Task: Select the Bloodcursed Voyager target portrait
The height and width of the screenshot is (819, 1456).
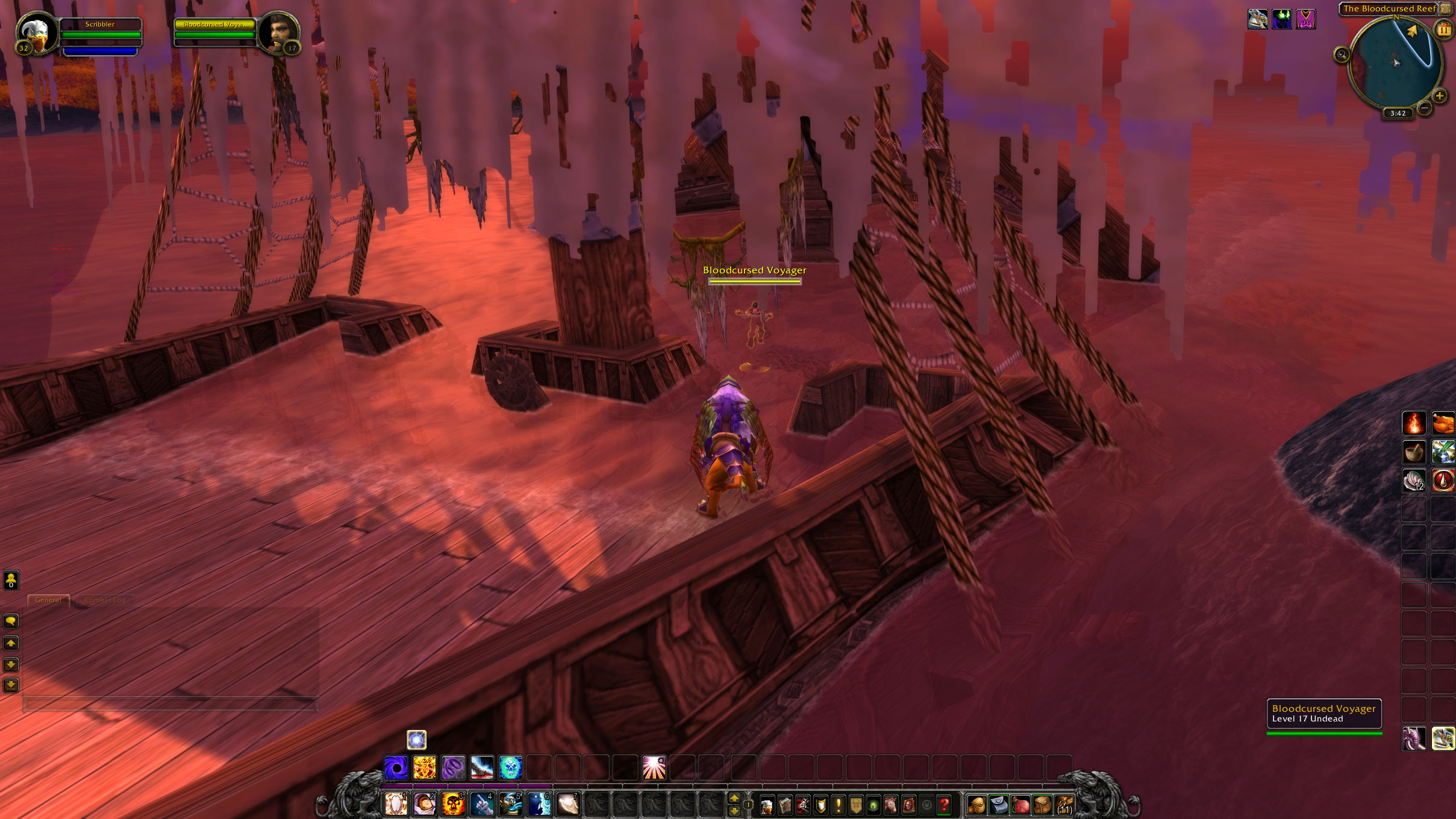Action: (x=278, y=34)
